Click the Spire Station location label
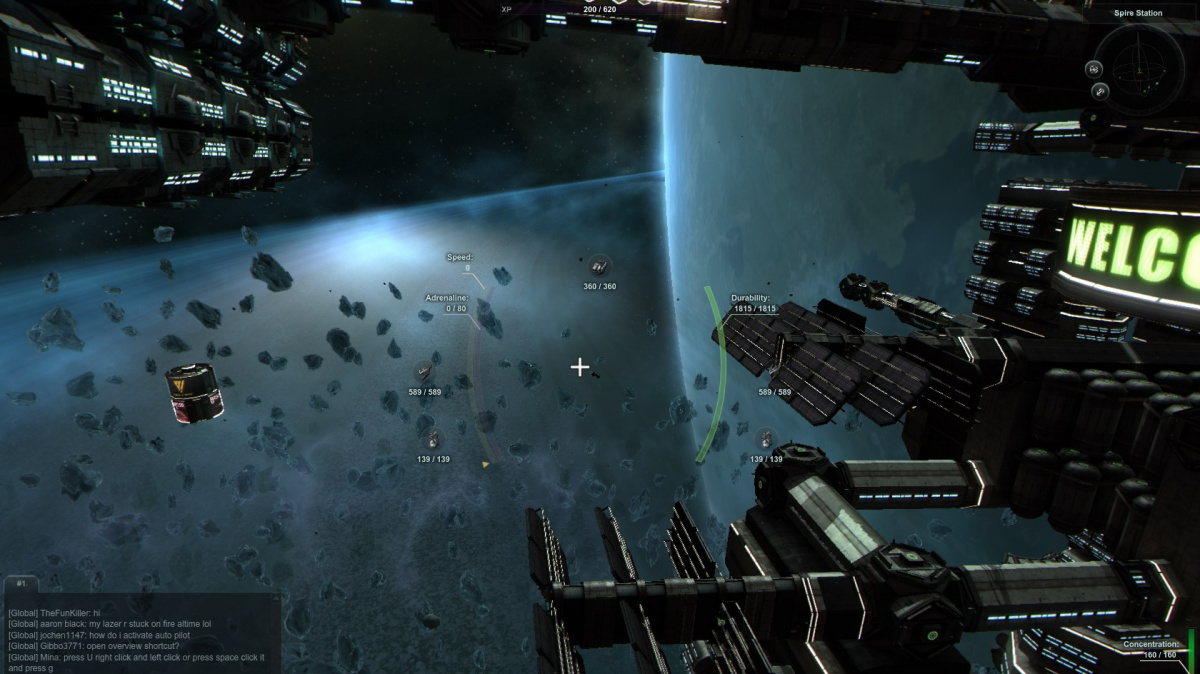Viewport: 1200px width, 674px height. pyautogui.click(x=1138, y=14)
